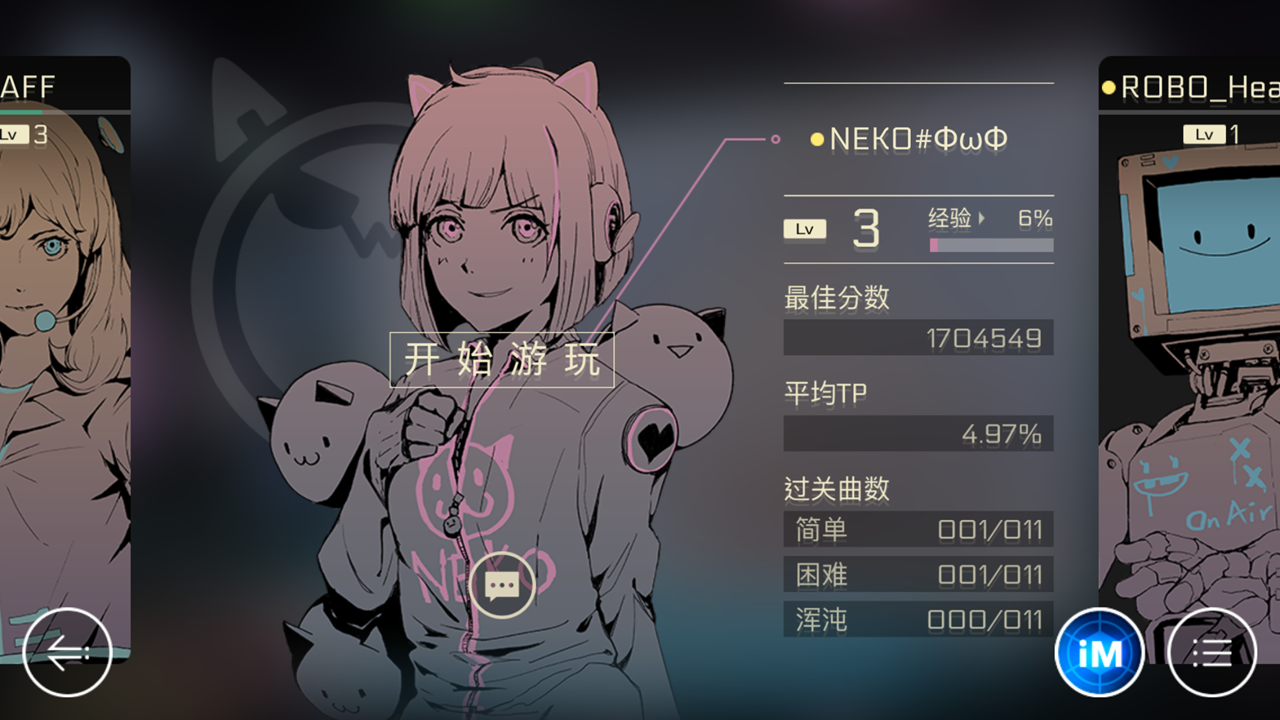
Task: Click the 平均TP value 4.97%
Action: (919, 433)
